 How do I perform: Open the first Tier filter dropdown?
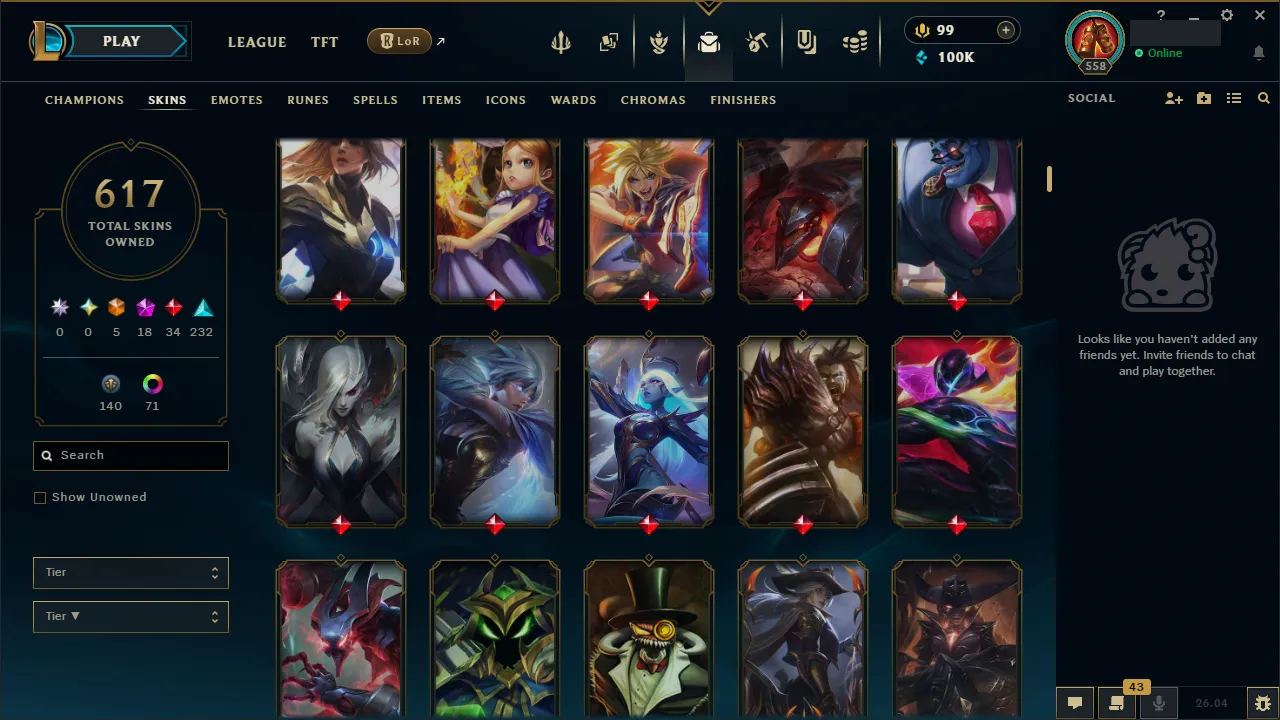131,572
